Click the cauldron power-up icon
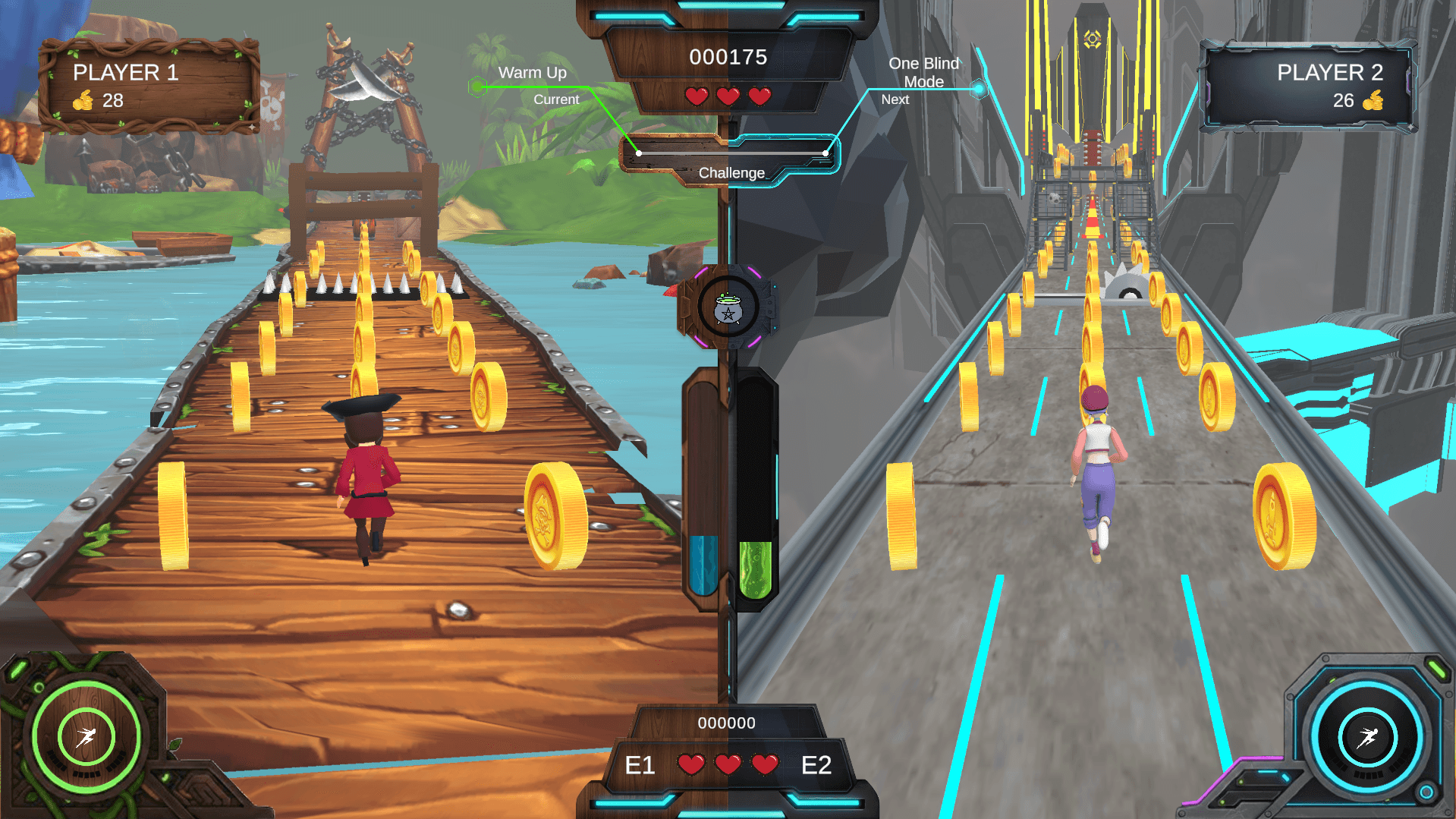Screen dimensions: 1456x819 coord(728,308)
